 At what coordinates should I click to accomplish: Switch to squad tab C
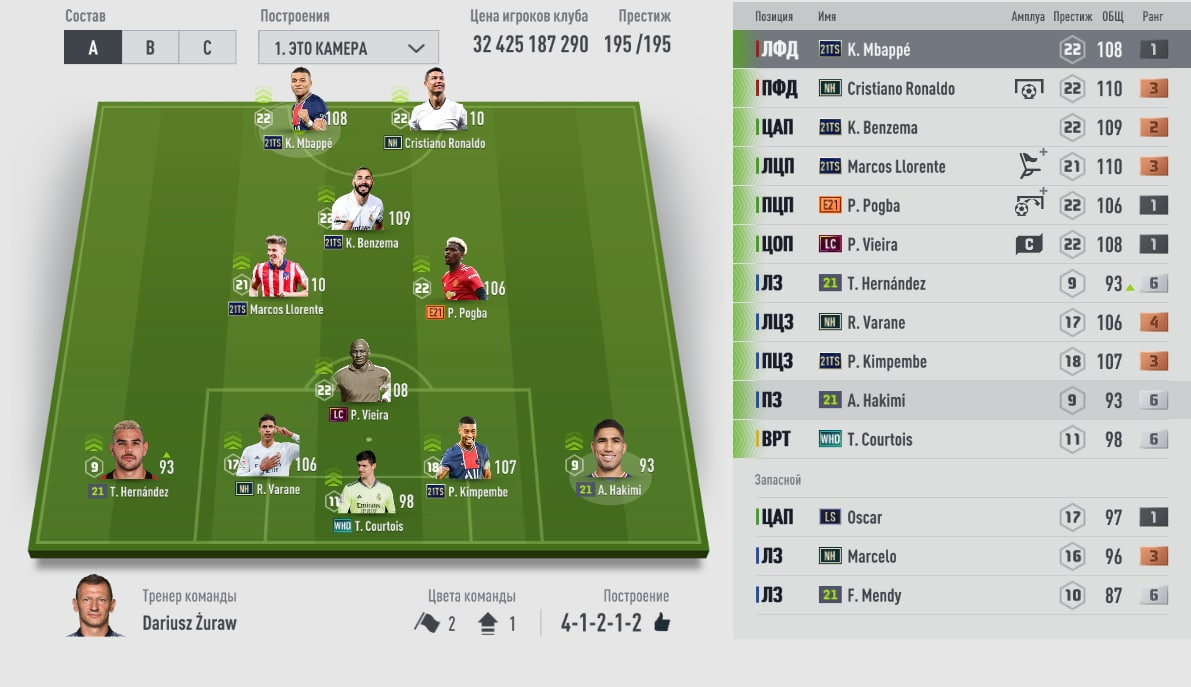coord(207,47)
